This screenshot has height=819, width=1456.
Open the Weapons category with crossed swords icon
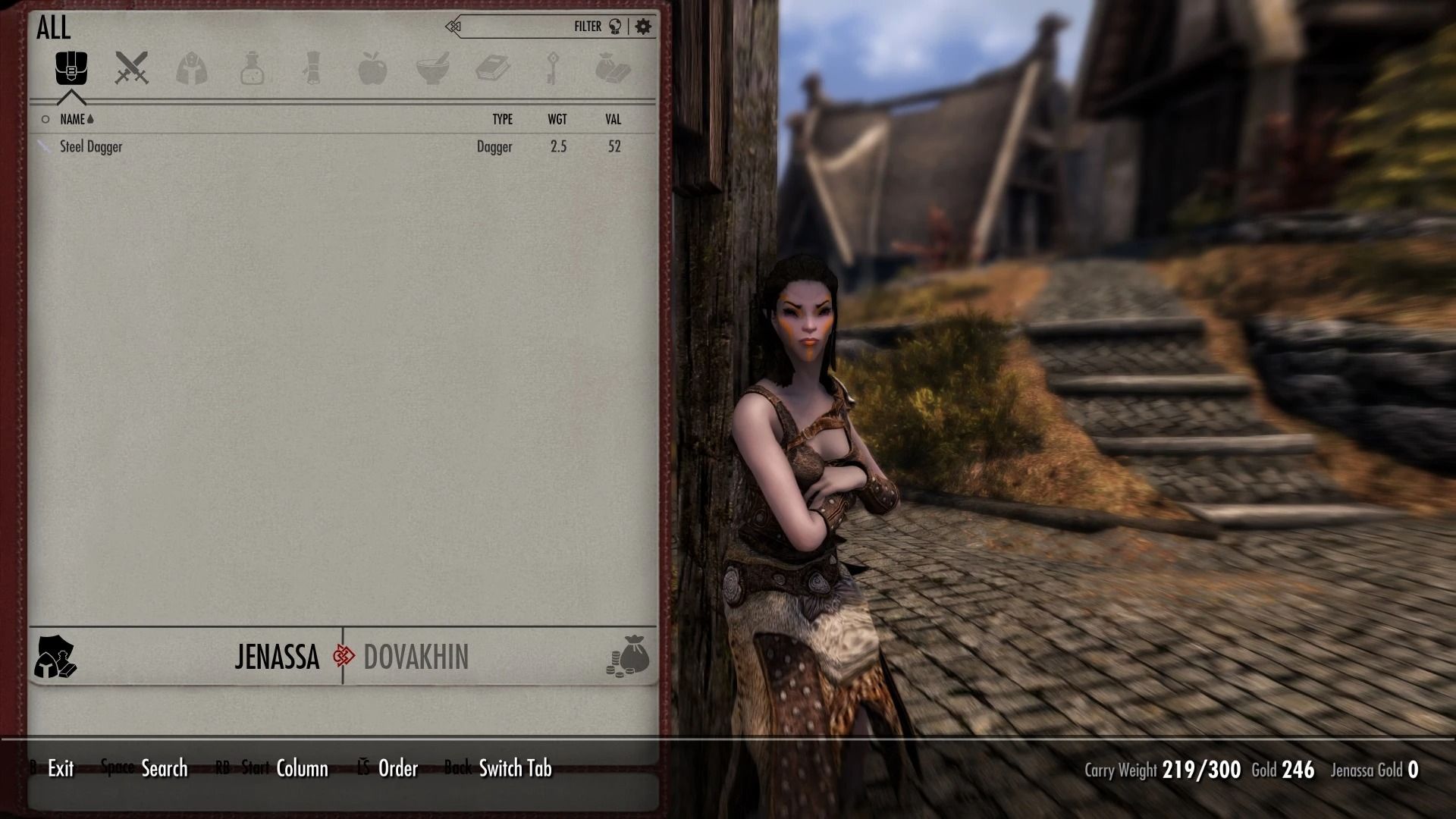(x=130, y=68)
